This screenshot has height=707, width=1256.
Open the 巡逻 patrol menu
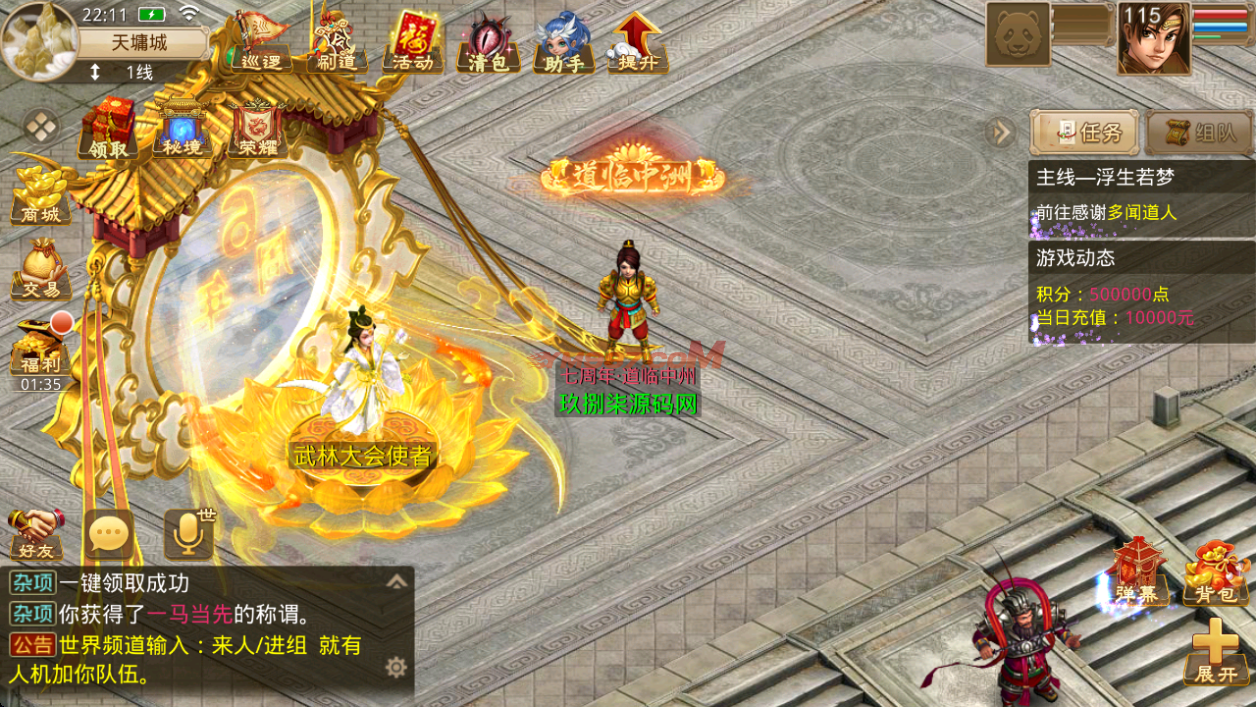262,42
